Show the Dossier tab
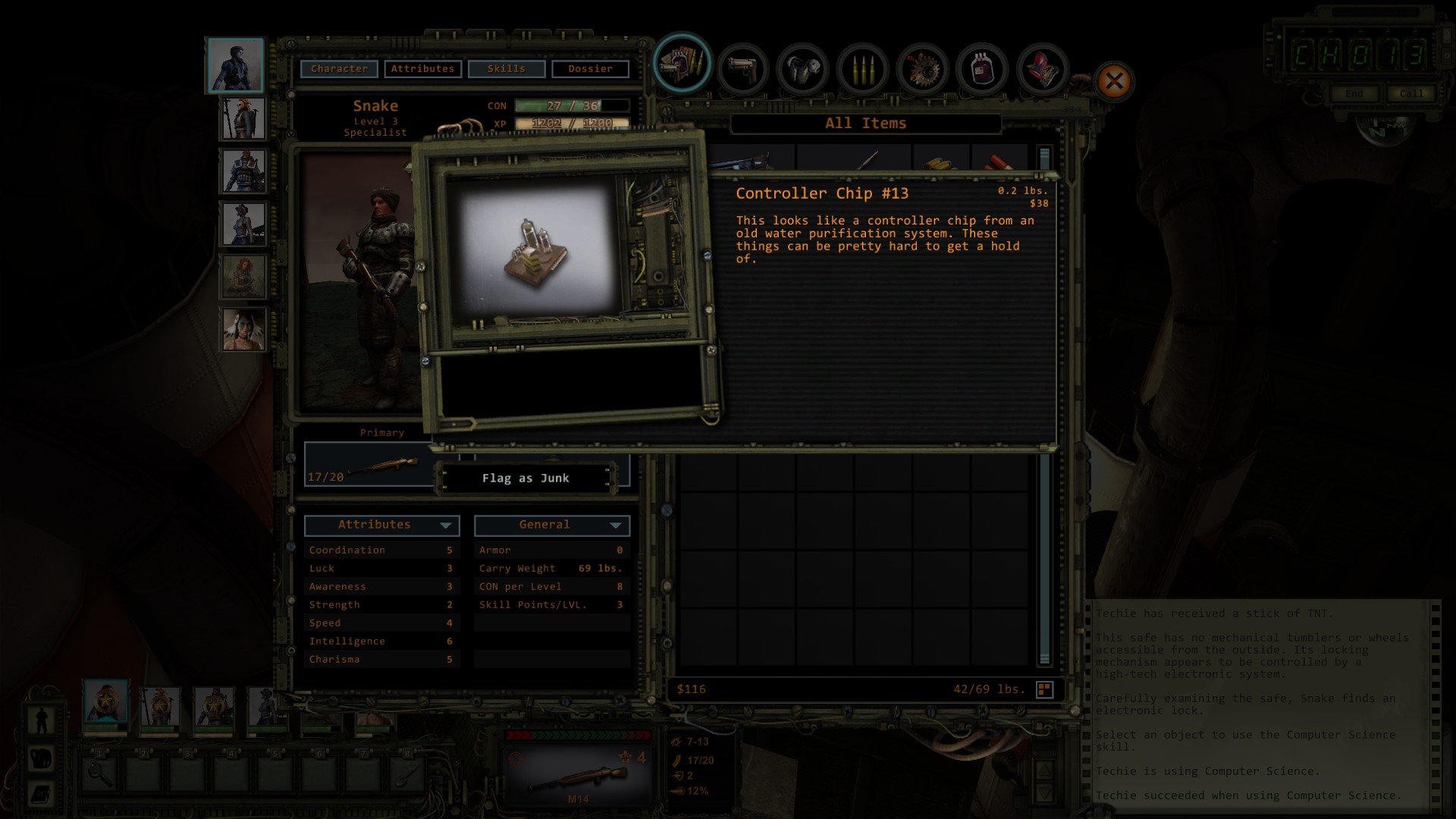This screenshot has height=819, width=1456. [590, 69]
